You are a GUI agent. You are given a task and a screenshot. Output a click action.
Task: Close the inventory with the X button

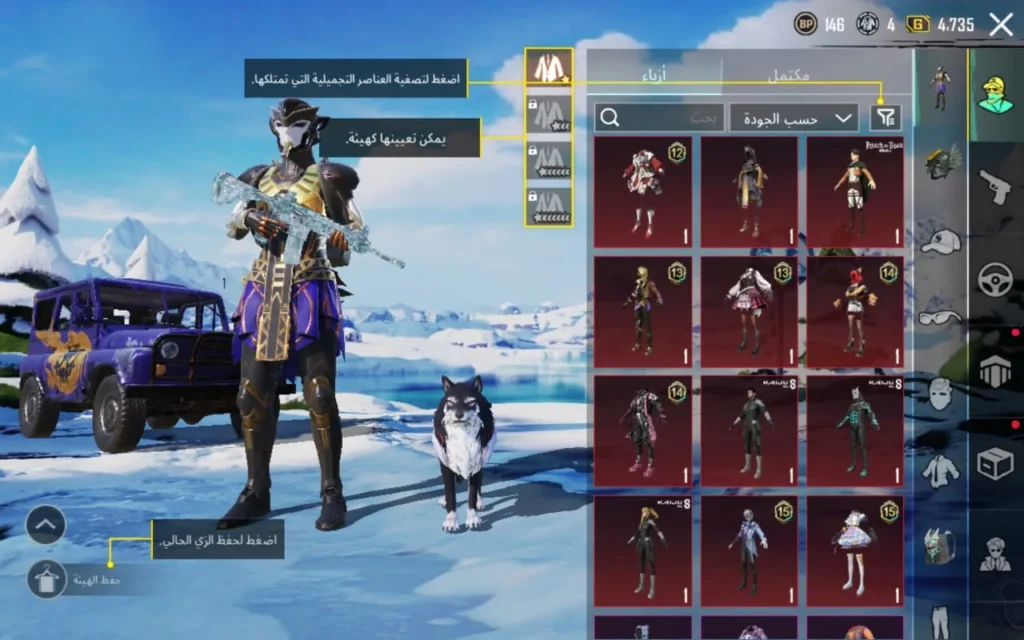1000,25
